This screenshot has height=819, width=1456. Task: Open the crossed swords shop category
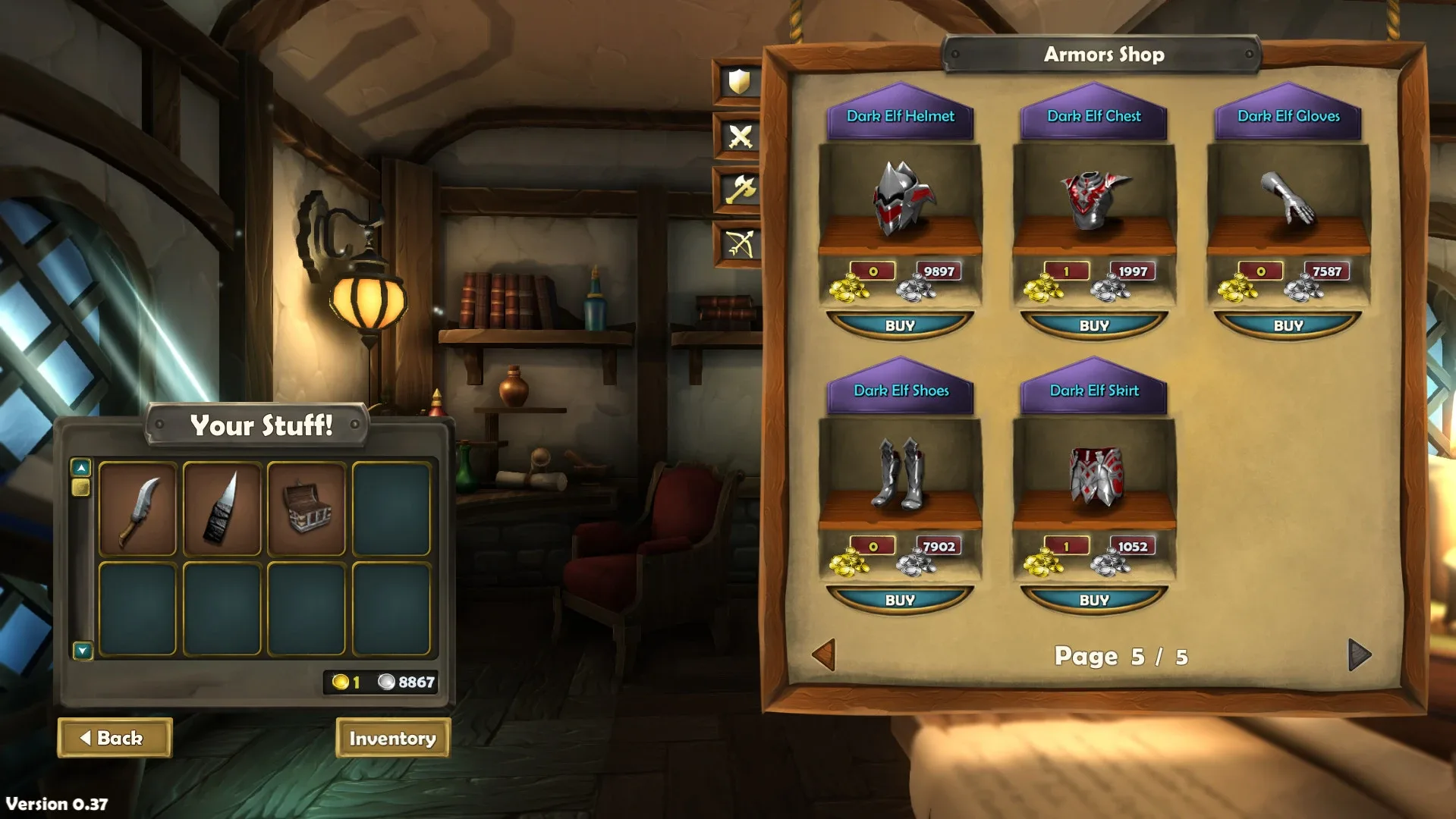click(740, 136)
